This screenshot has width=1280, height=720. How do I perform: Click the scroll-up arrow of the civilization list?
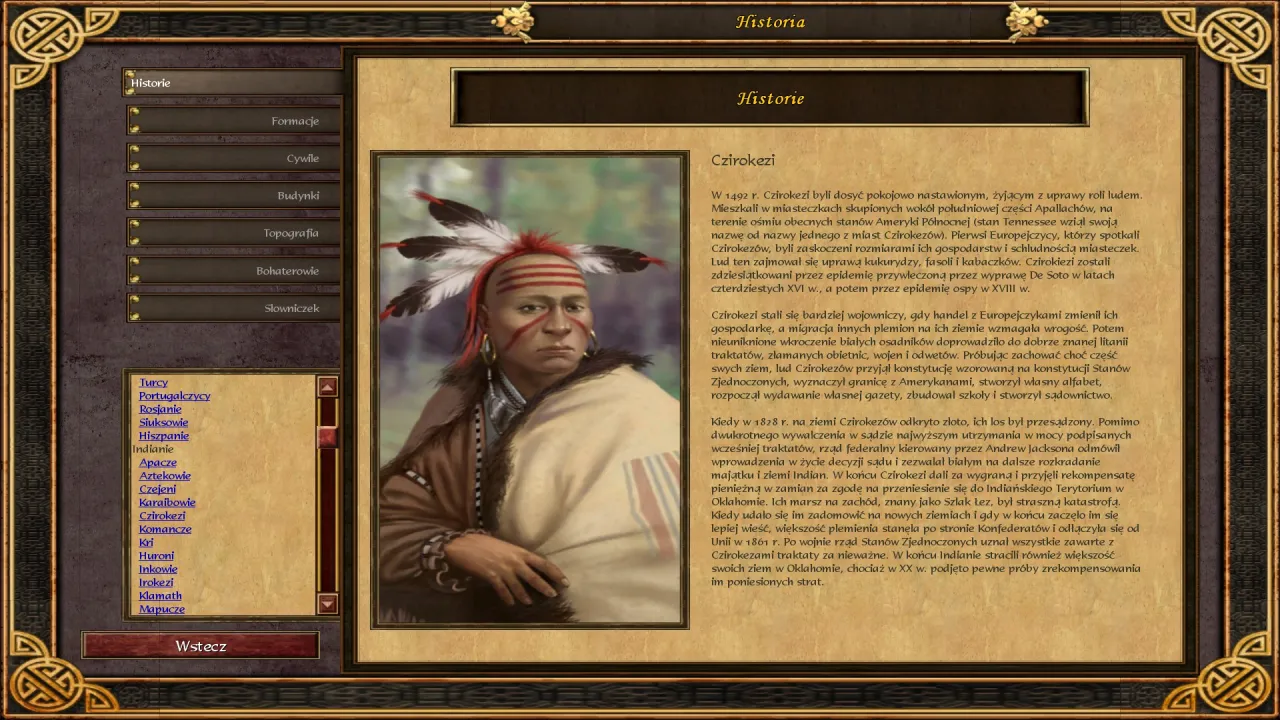[x=328, y=385]
